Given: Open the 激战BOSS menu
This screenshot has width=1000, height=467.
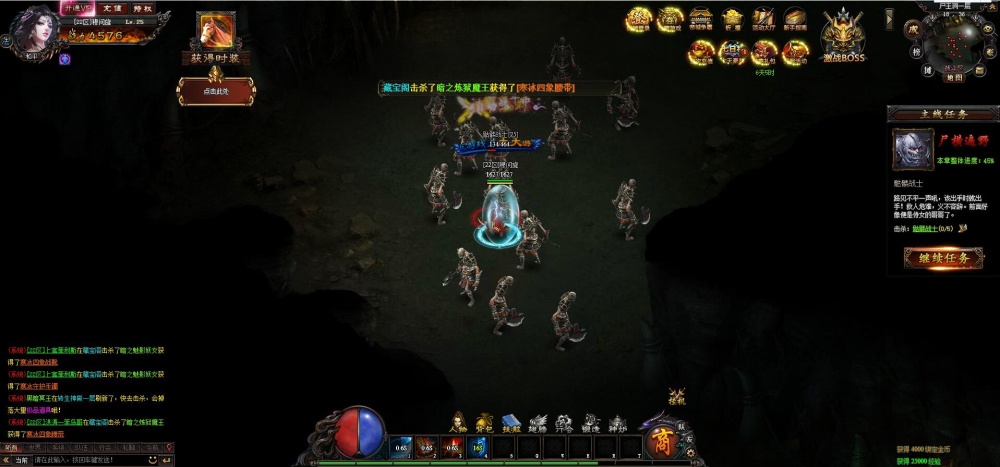Looking at the screenshot, I should (843, 37).
